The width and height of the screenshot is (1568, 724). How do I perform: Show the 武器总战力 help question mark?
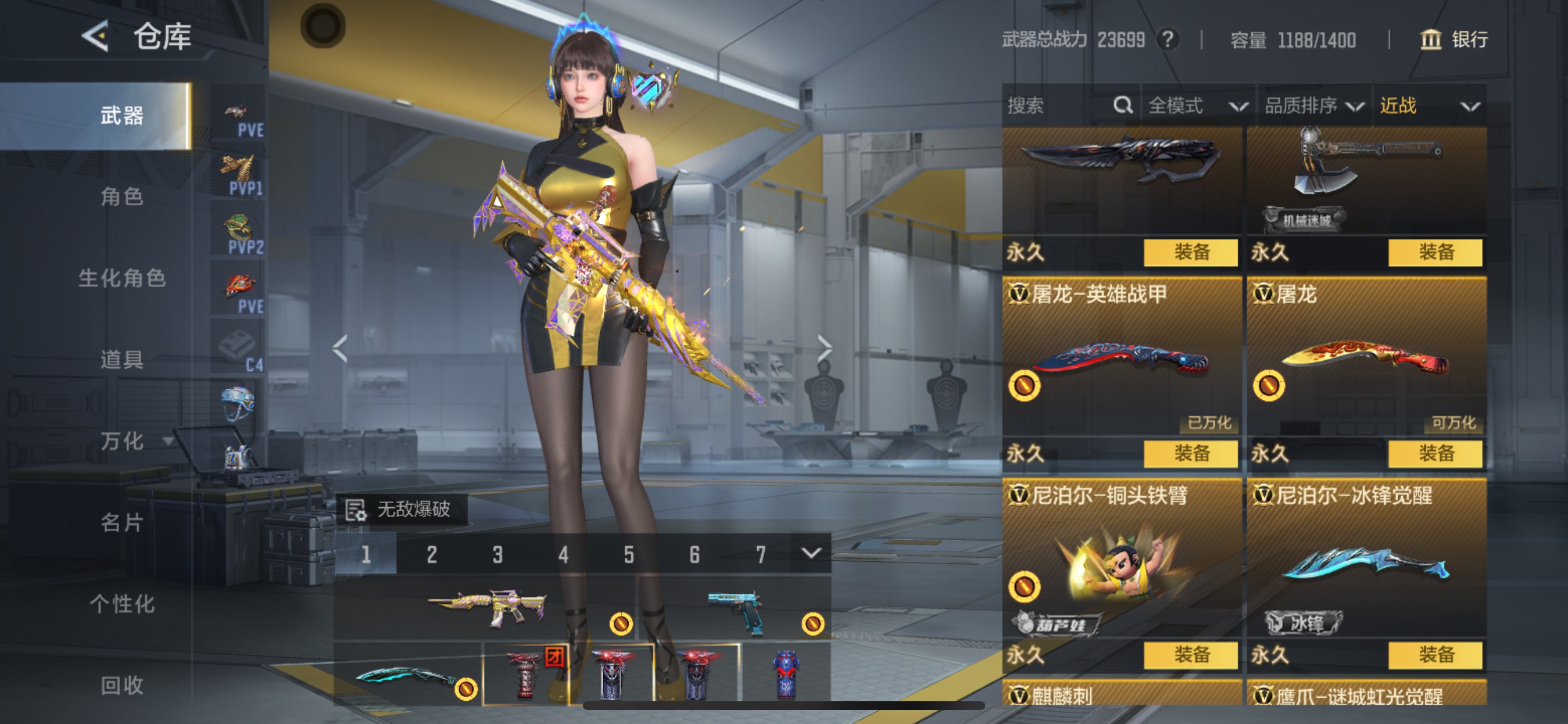click(1167, 40)
